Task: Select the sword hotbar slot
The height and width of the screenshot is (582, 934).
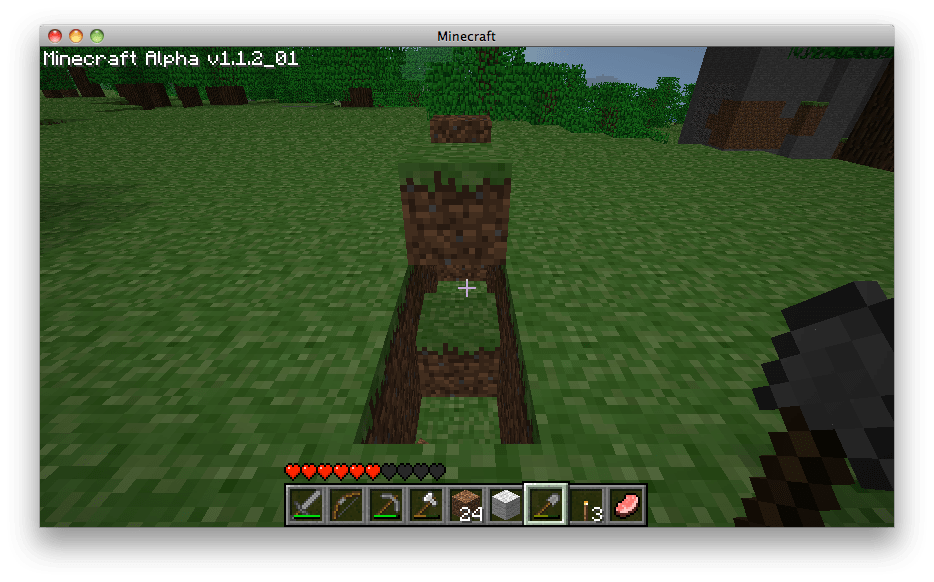Action: click(306, 504)
